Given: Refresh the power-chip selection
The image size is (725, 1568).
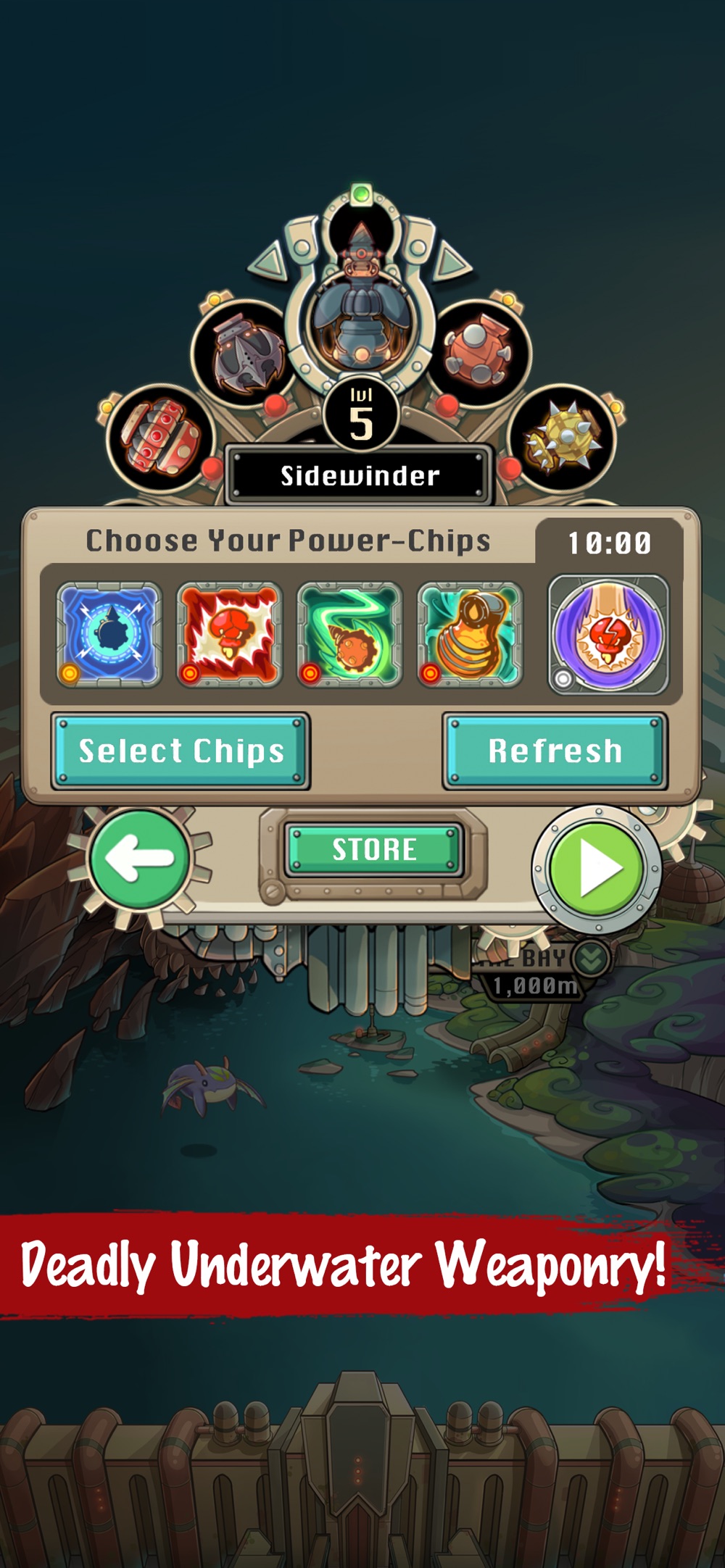Looking at the screenshot, I should tap(555, 751).
